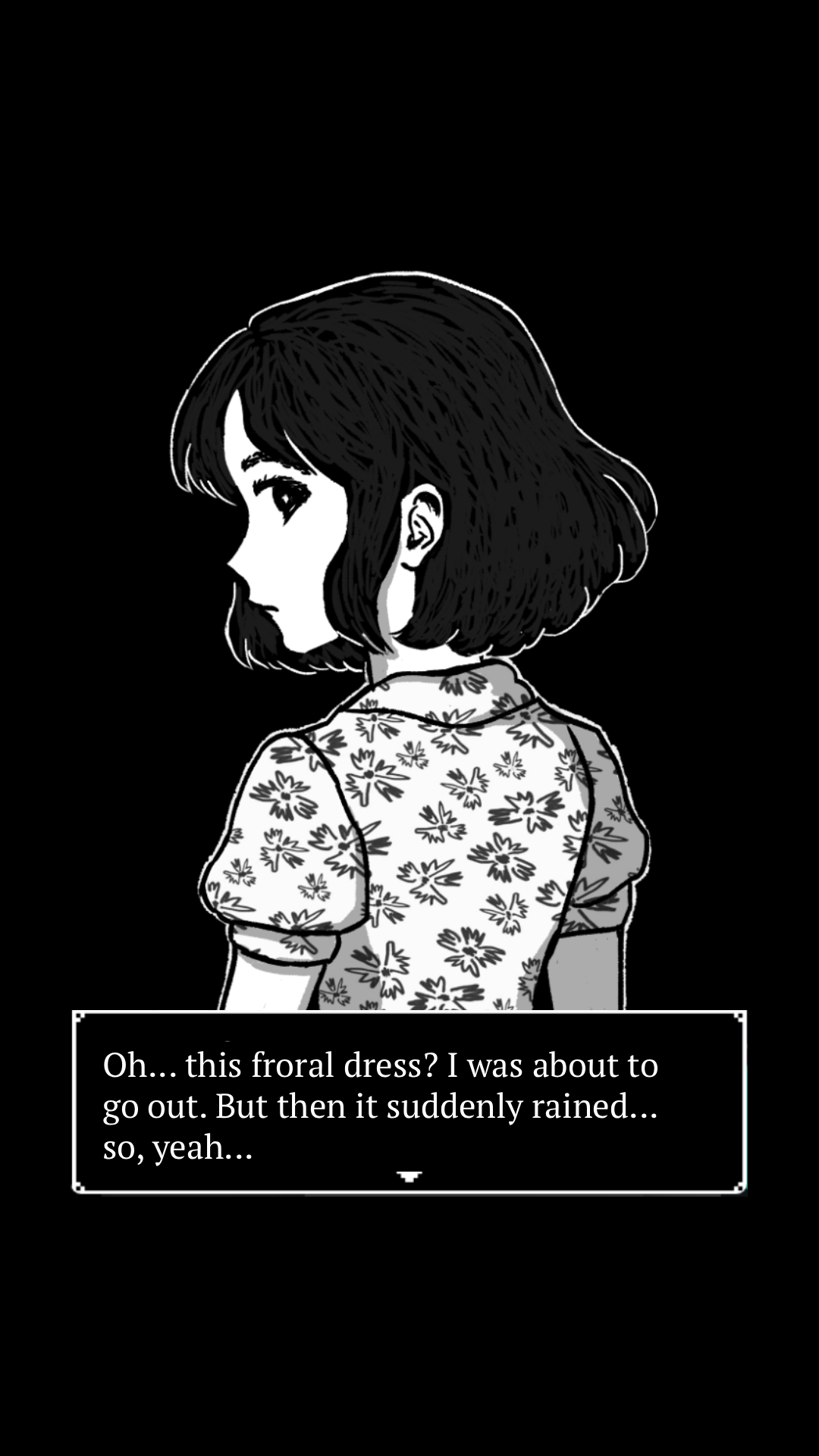Click the floral dress dialogue box
This screenshot has width=819, height=1456.
(409, 1103)
